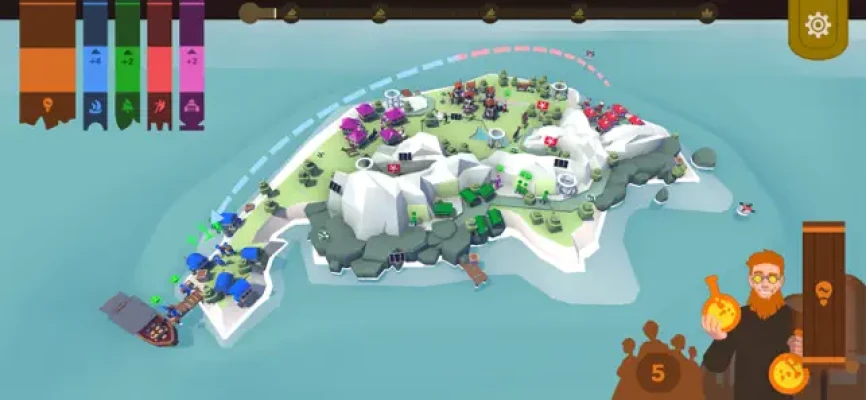This screenshot has height=400, width=866.
Task: Click the population counter showing 5
Action: tap(657, 373)
